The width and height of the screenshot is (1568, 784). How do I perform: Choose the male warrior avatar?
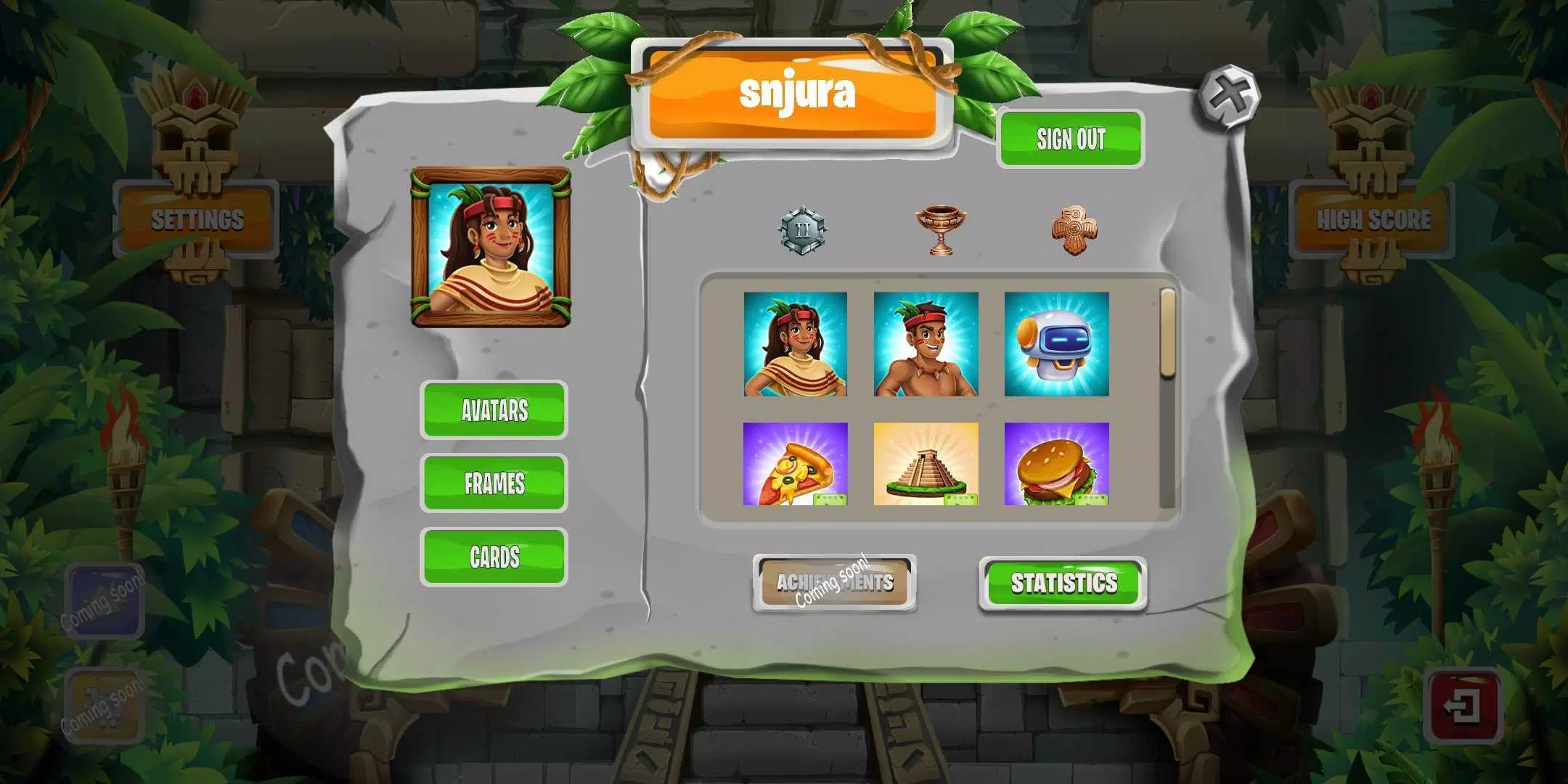pos(926,344)
